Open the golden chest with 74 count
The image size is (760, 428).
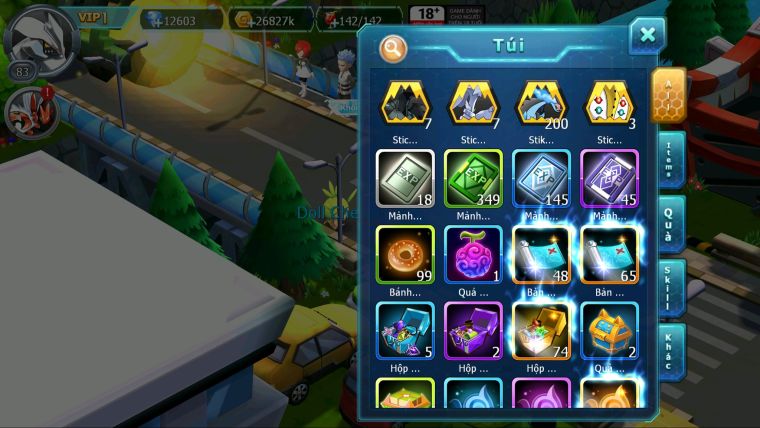click(541, 330)
